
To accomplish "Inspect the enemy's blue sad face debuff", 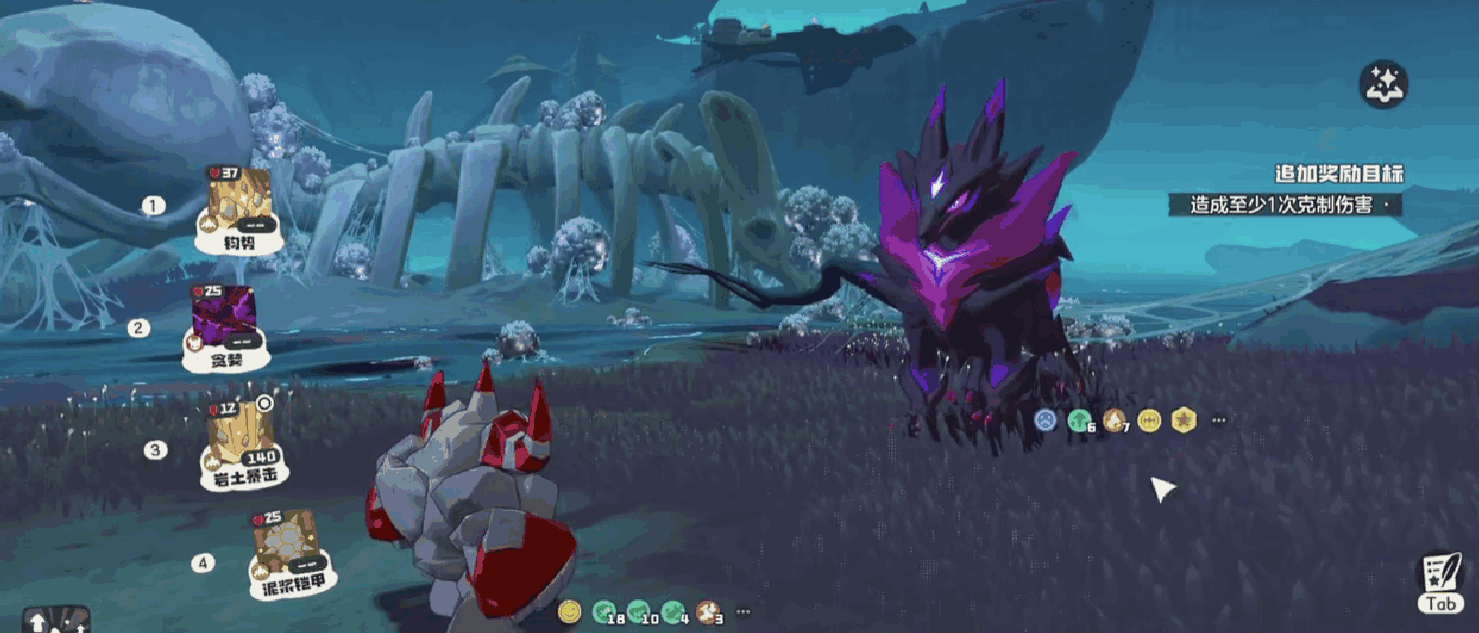I will [x=1045, y=420].
